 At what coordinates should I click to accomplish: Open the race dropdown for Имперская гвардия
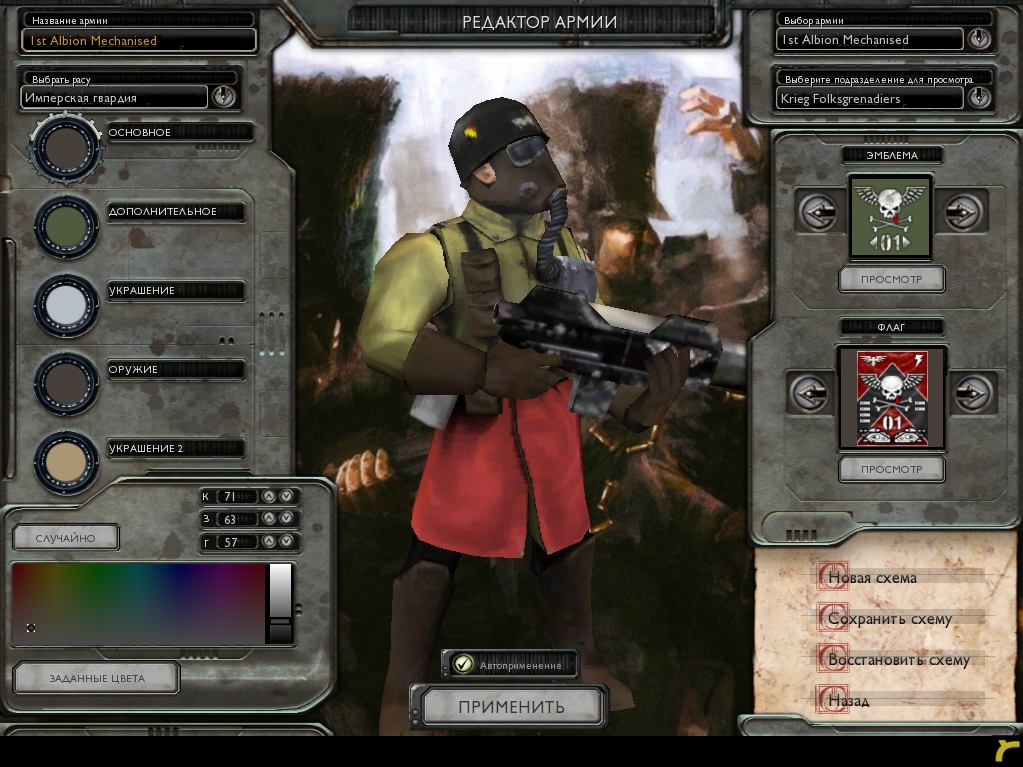pos(223,97)
